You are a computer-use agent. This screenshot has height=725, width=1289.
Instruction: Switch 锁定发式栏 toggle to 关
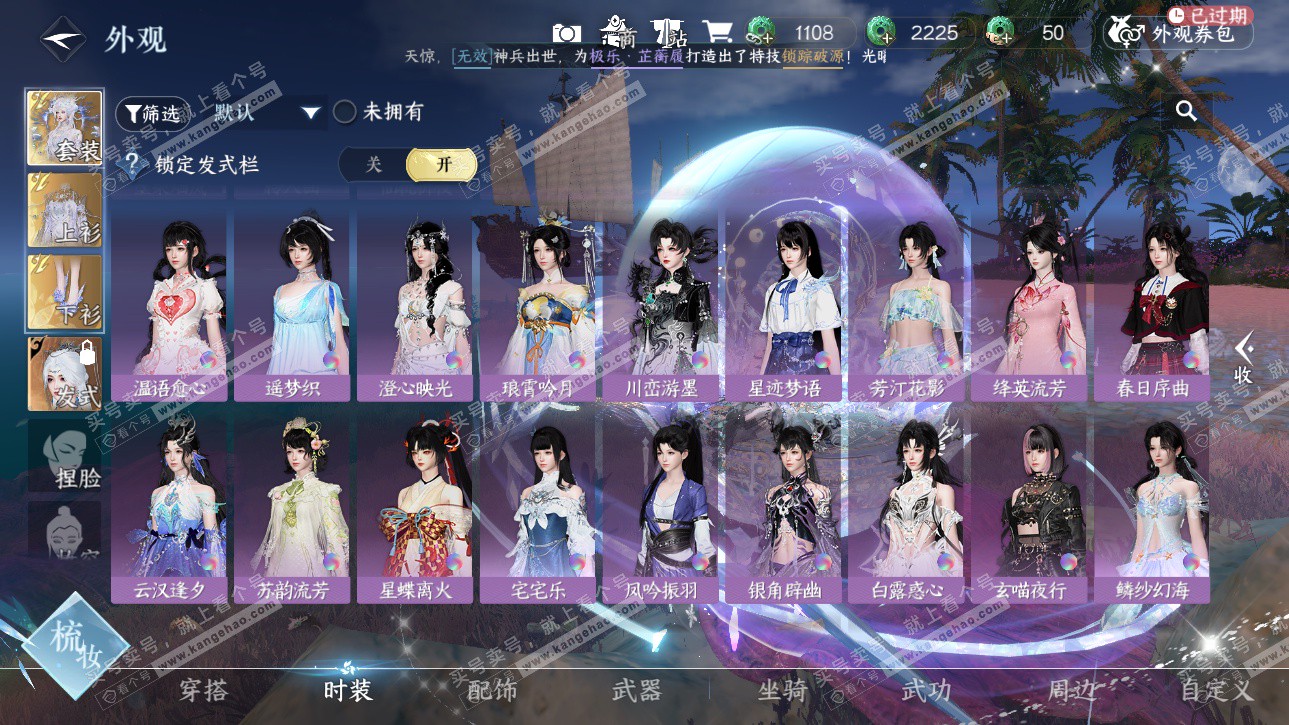[373, 165]
